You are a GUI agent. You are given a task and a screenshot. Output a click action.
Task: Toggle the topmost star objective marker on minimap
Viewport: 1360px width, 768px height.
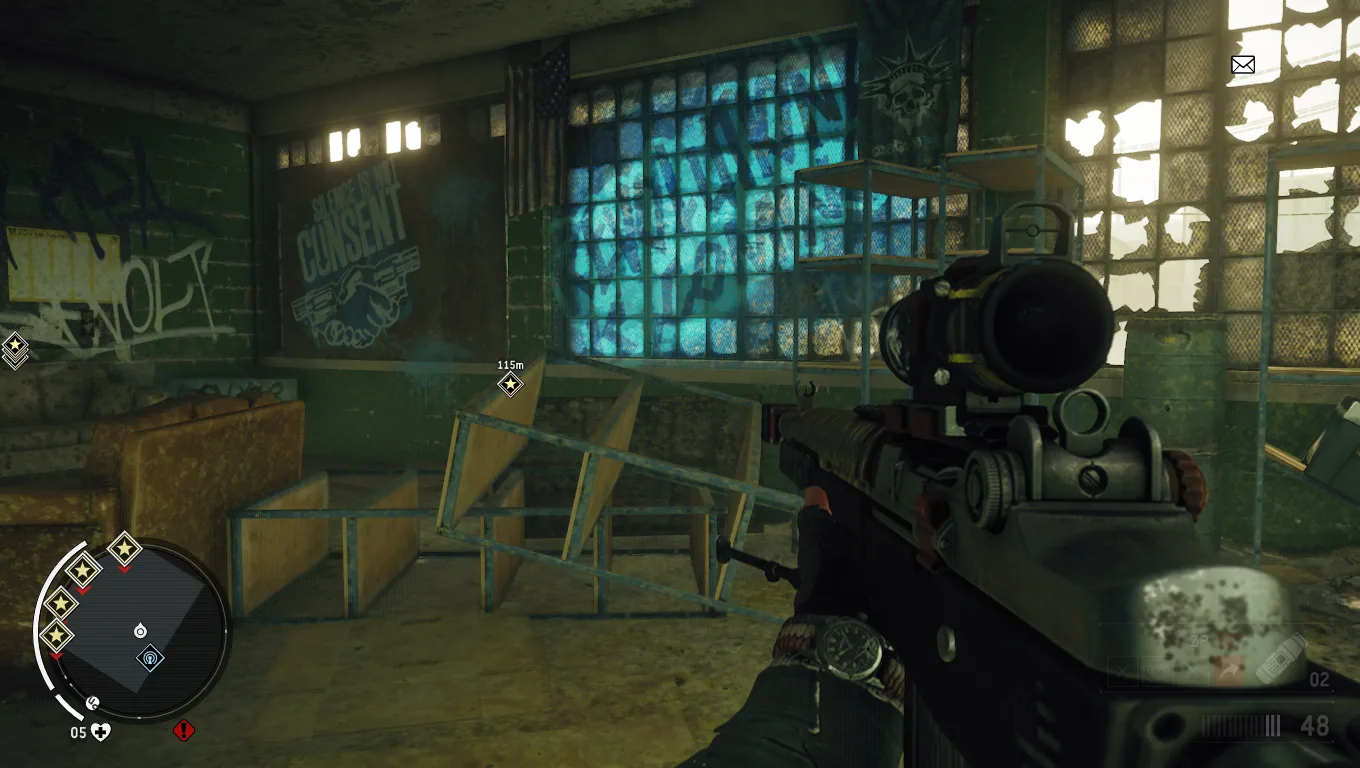[x=123, y=550]
